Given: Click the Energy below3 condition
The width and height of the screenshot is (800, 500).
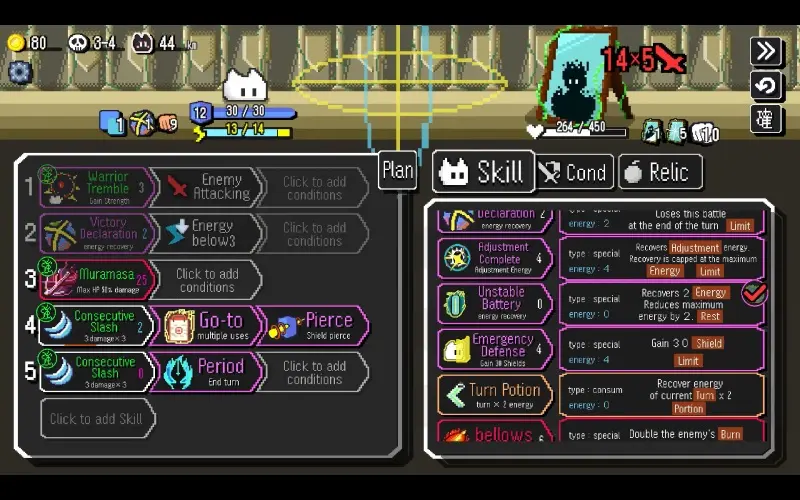Looking at the screenshot, I should tap(208, 233).
